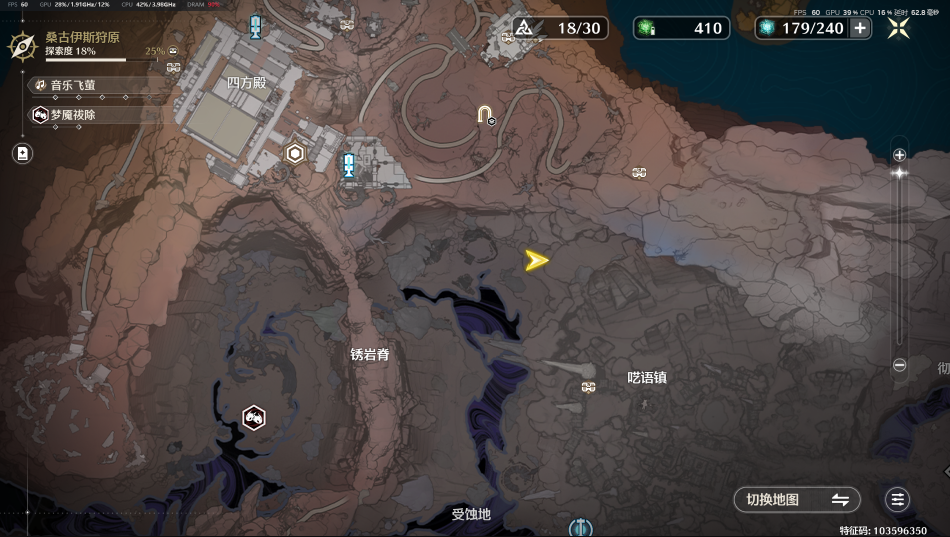Click the zoom slider's glowing handle
The image size is (950, 537).
point(899,173)
